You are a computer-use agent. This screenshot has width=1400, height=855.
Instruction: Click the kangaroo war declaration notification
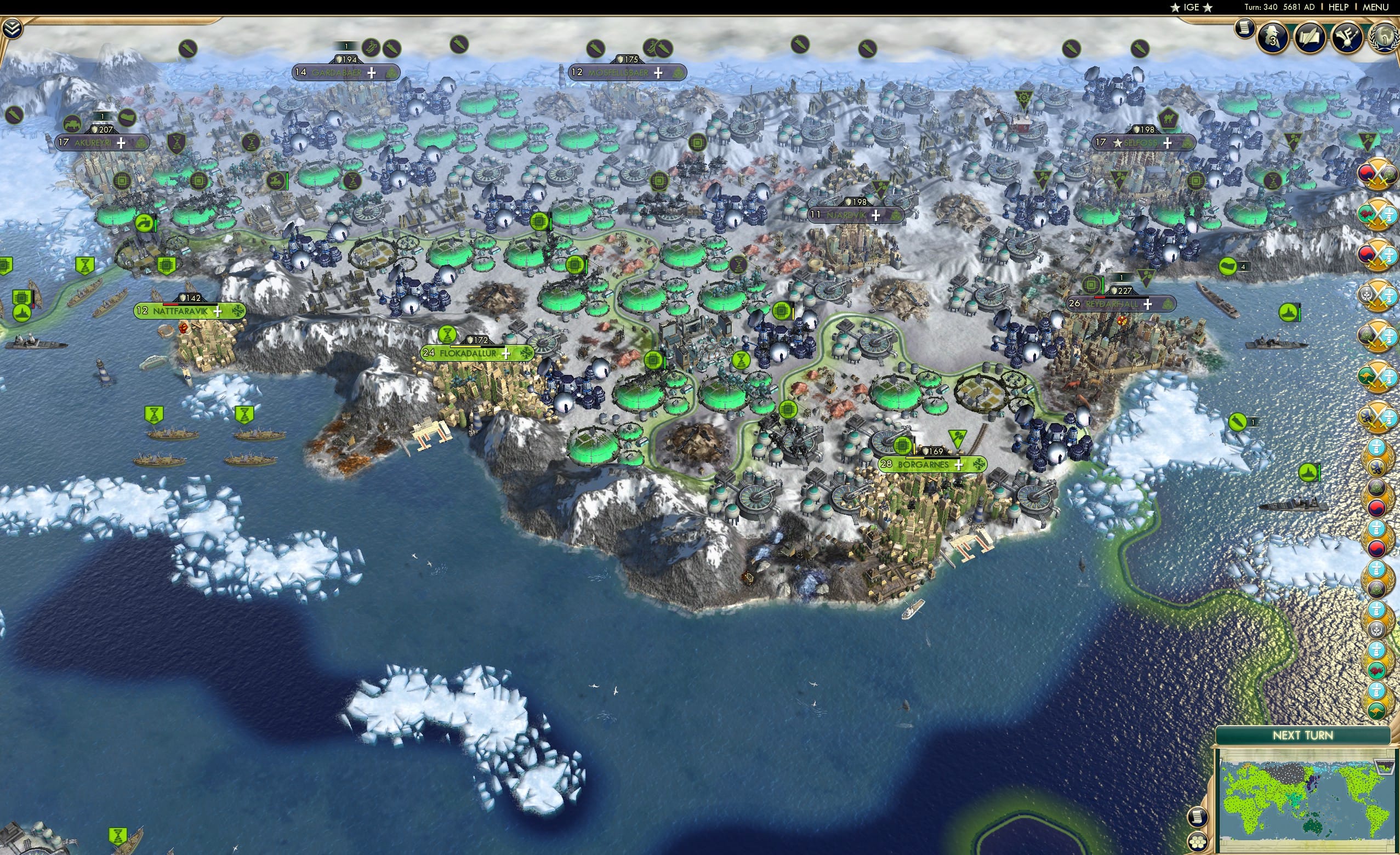pyautogui.click(x=1379, y=375)
